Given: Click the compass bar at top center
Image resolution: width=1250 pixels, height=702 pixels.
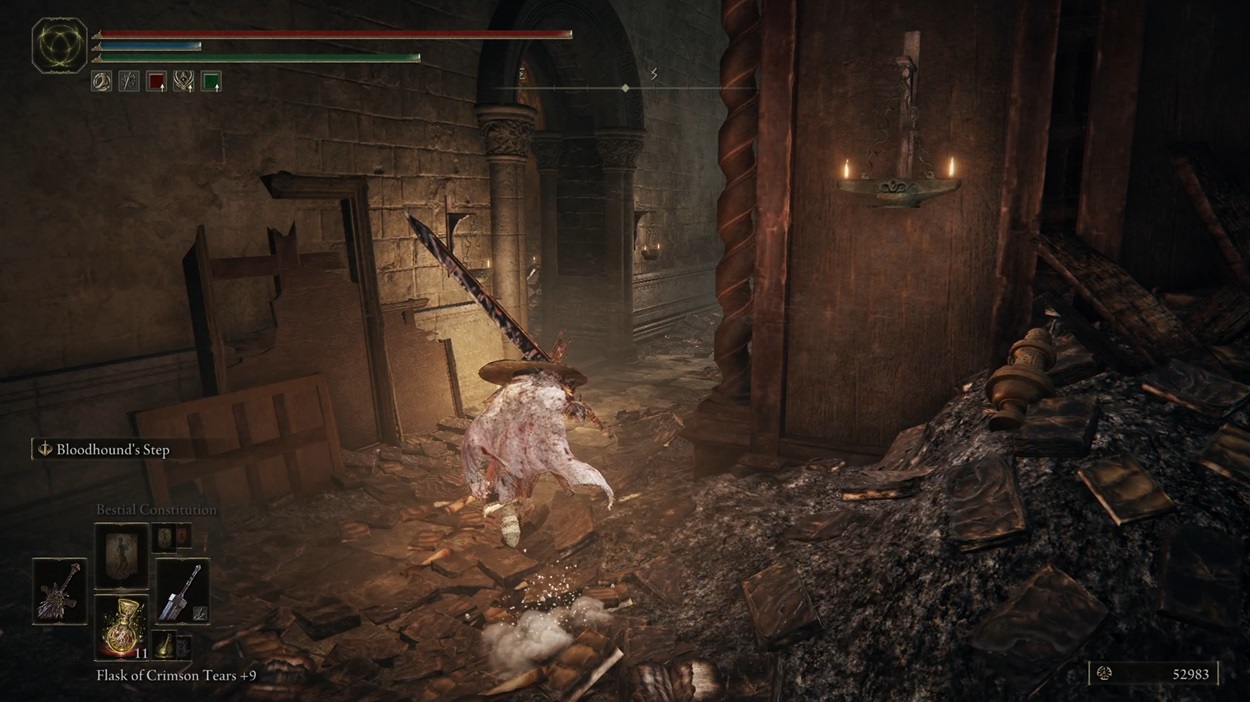Looking at the screenshot, I should coord(625,88).
